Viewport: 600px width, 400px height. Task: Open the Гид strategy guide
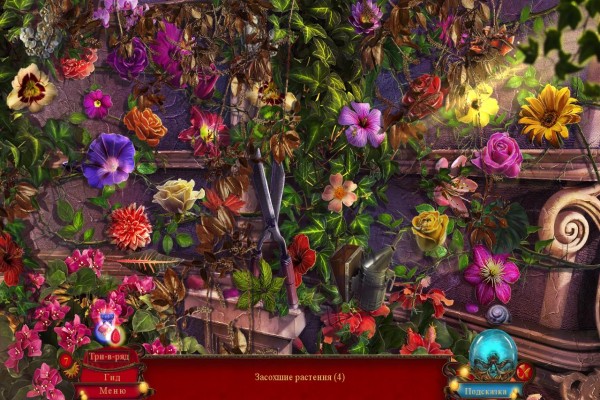112,376
